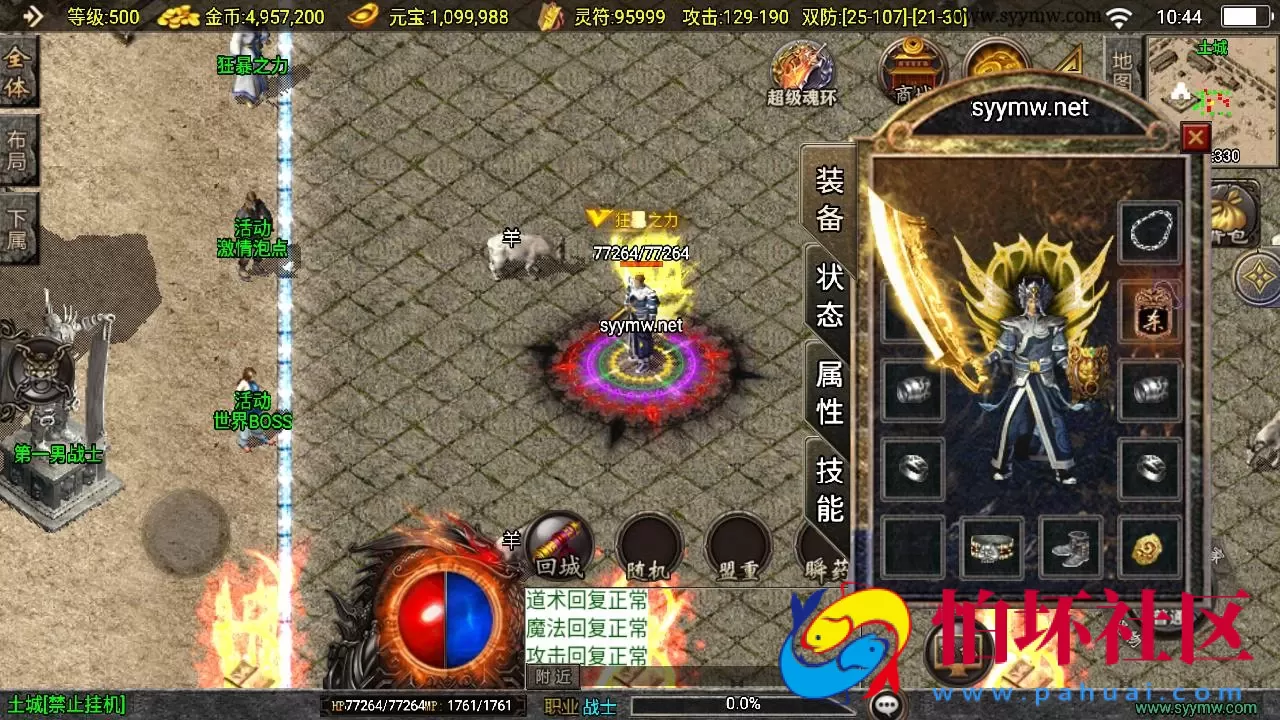Click the 0.0% experience progress bar
The image size is (1280, 720).
click(743, 703)
